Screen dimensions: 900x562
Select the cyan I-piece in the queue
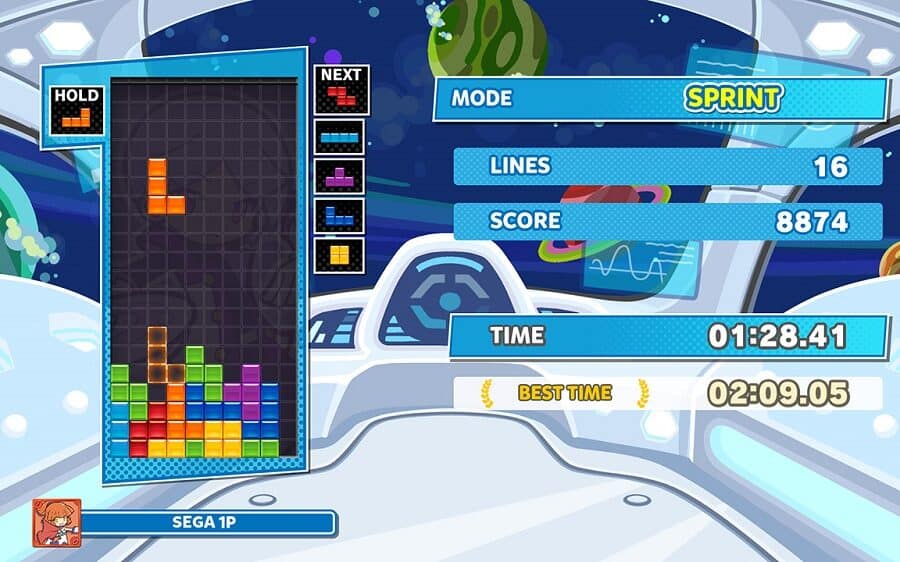point(340,137)
